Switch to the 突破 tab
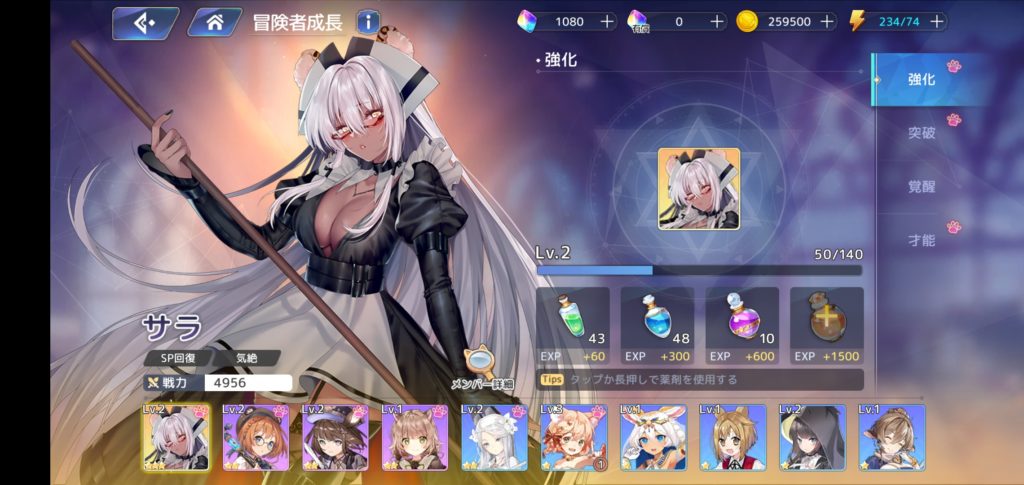Screen dimensions: 1024x485 [x=921, y=132]
